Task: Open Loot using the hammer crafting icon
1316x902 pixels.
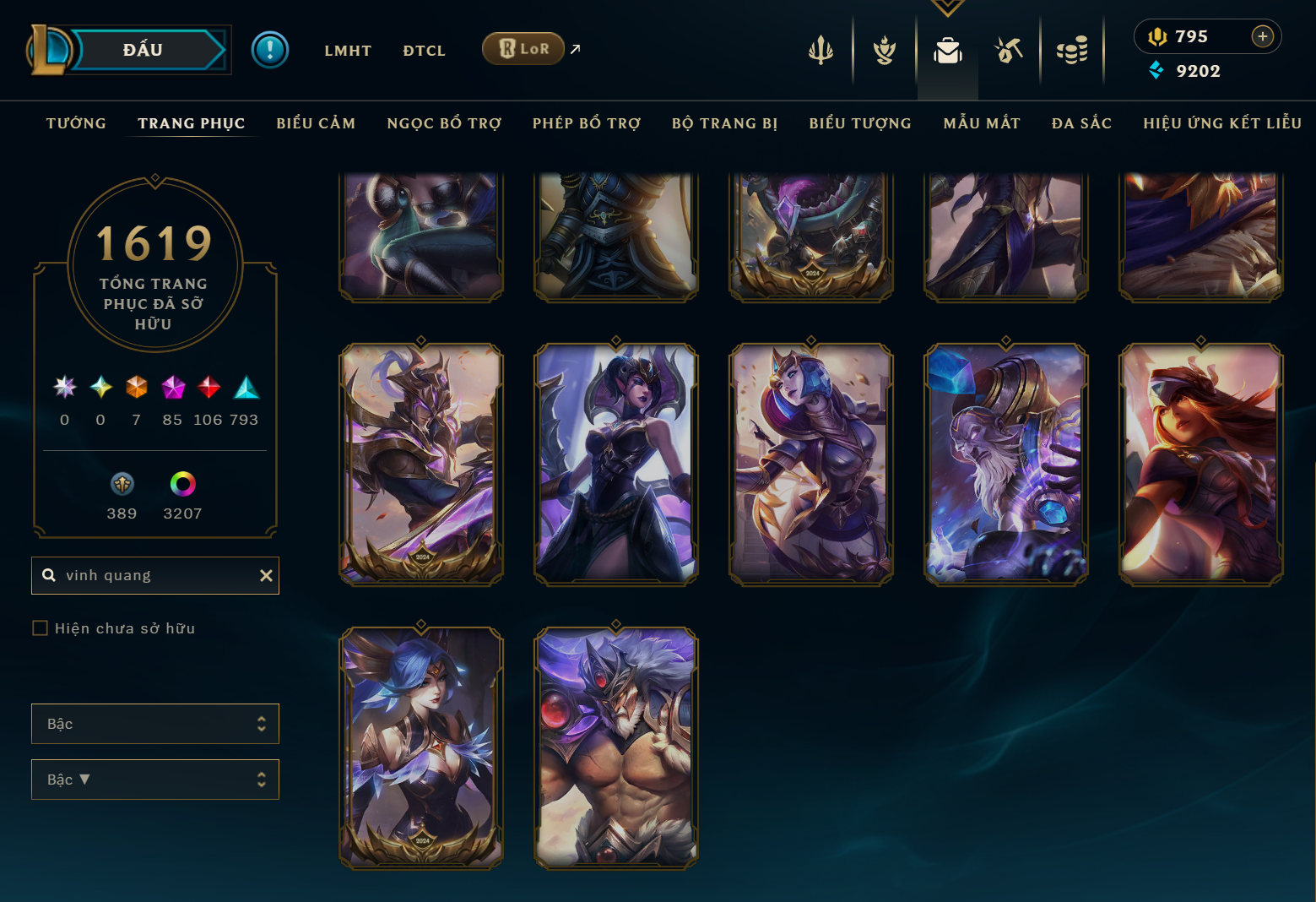Action: pyautogui.click(x=1009, y=50)
